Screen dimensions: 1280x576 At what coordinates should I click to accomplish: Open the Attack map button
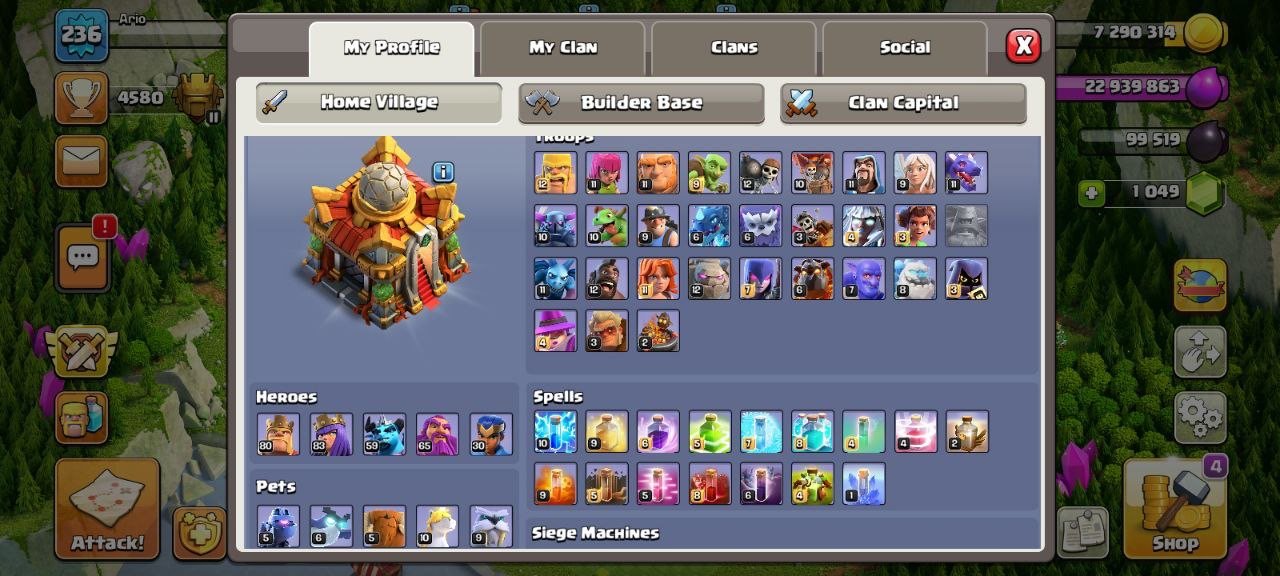click(107, 508)
